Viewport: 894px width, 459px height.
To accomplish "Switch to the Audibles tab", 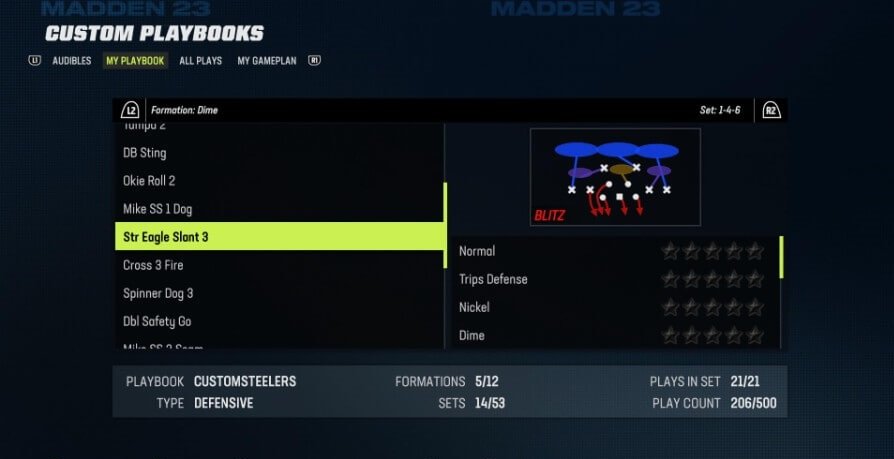I will click(x=71, y=61).
